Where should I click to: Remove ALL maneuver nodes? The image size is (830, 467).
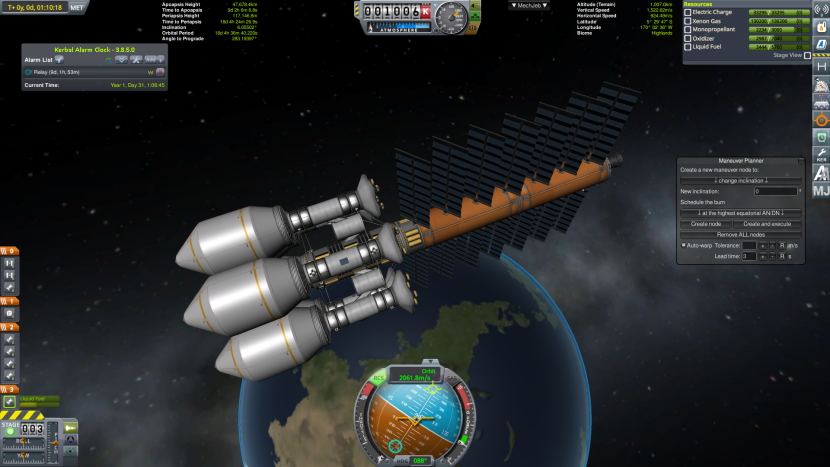(x=741, y=234)
